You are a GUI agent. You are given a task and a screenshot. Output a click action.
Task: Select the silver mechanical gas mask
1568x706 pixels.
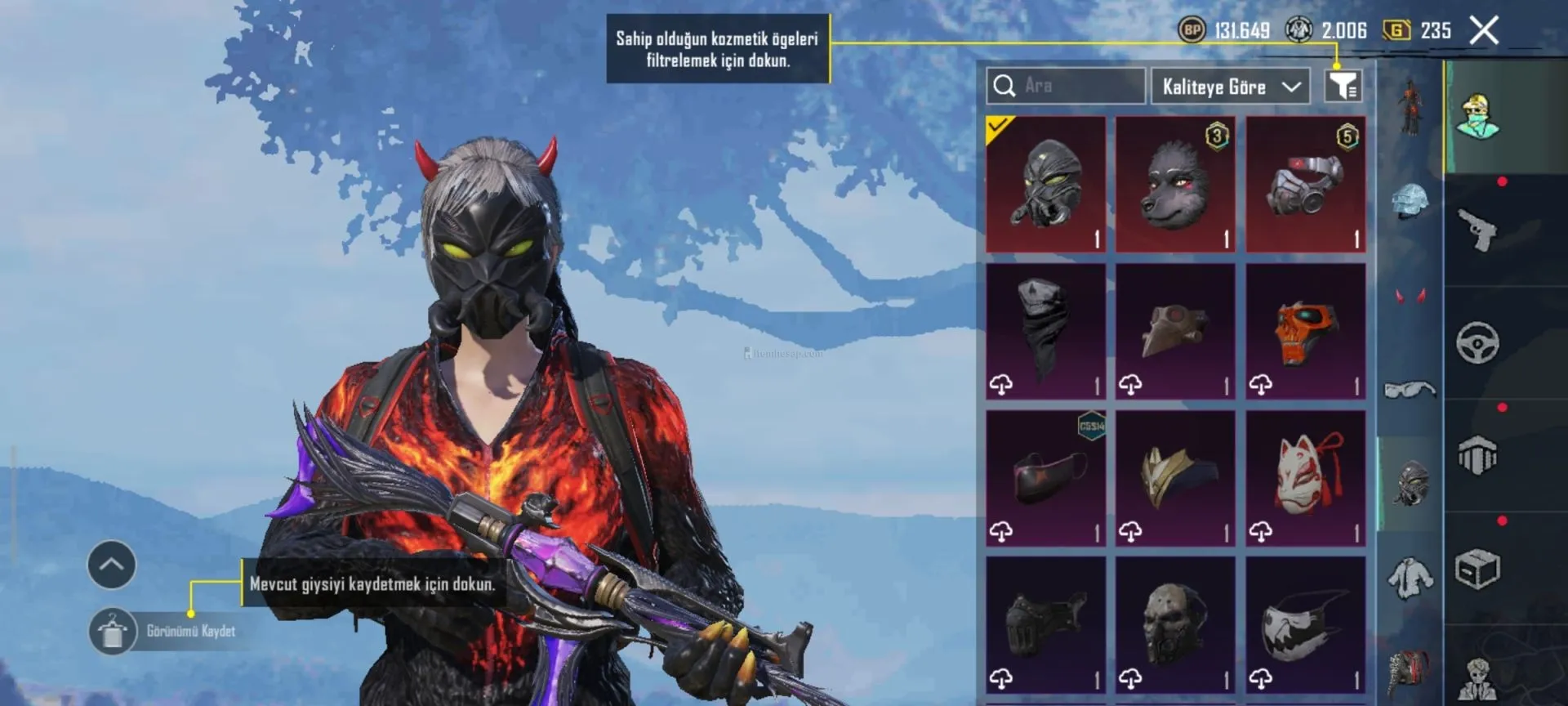[1305, 185]
